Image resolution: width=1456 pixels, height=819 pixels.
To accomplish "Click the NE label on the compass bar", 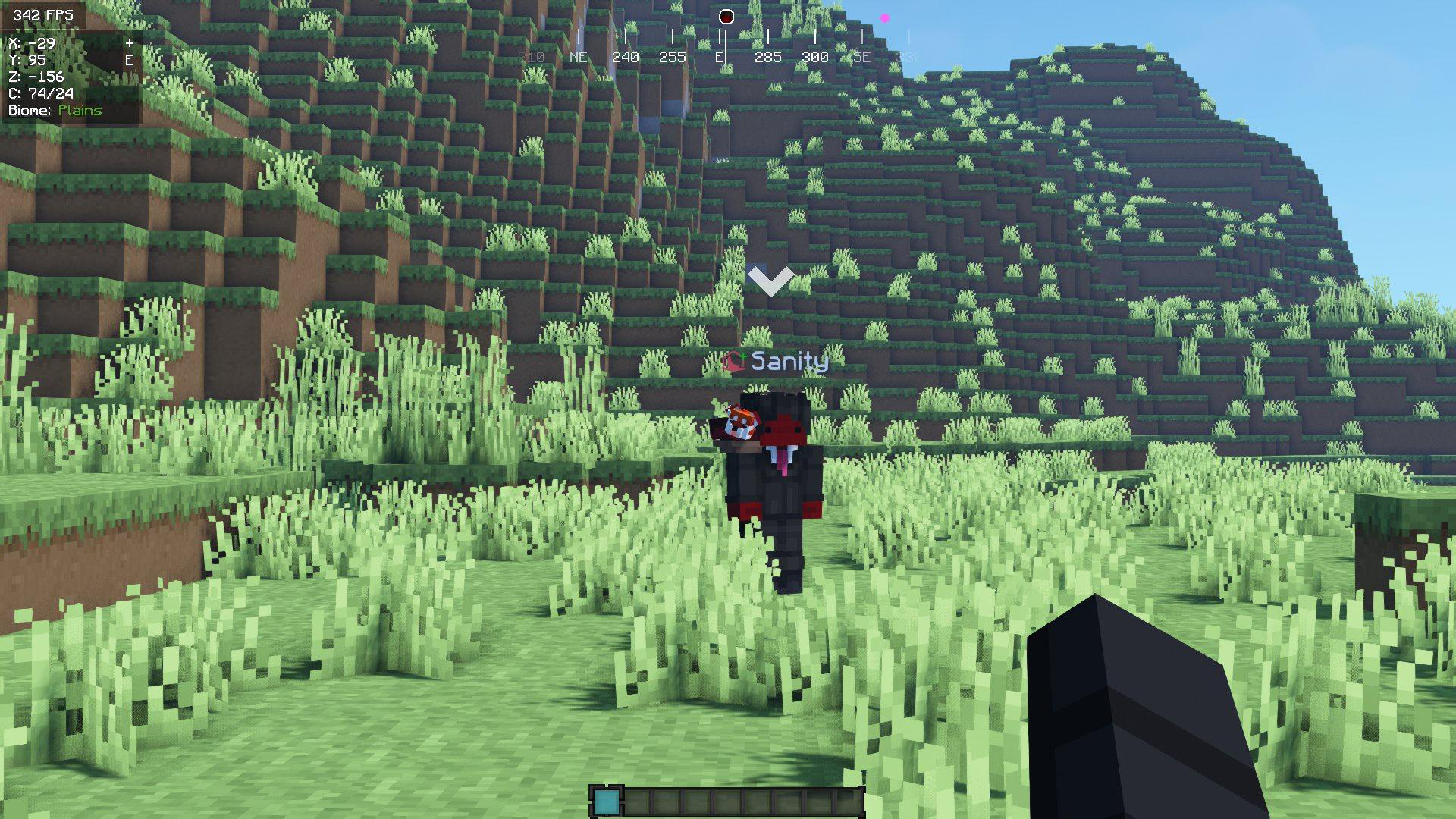I will [580, 55].
